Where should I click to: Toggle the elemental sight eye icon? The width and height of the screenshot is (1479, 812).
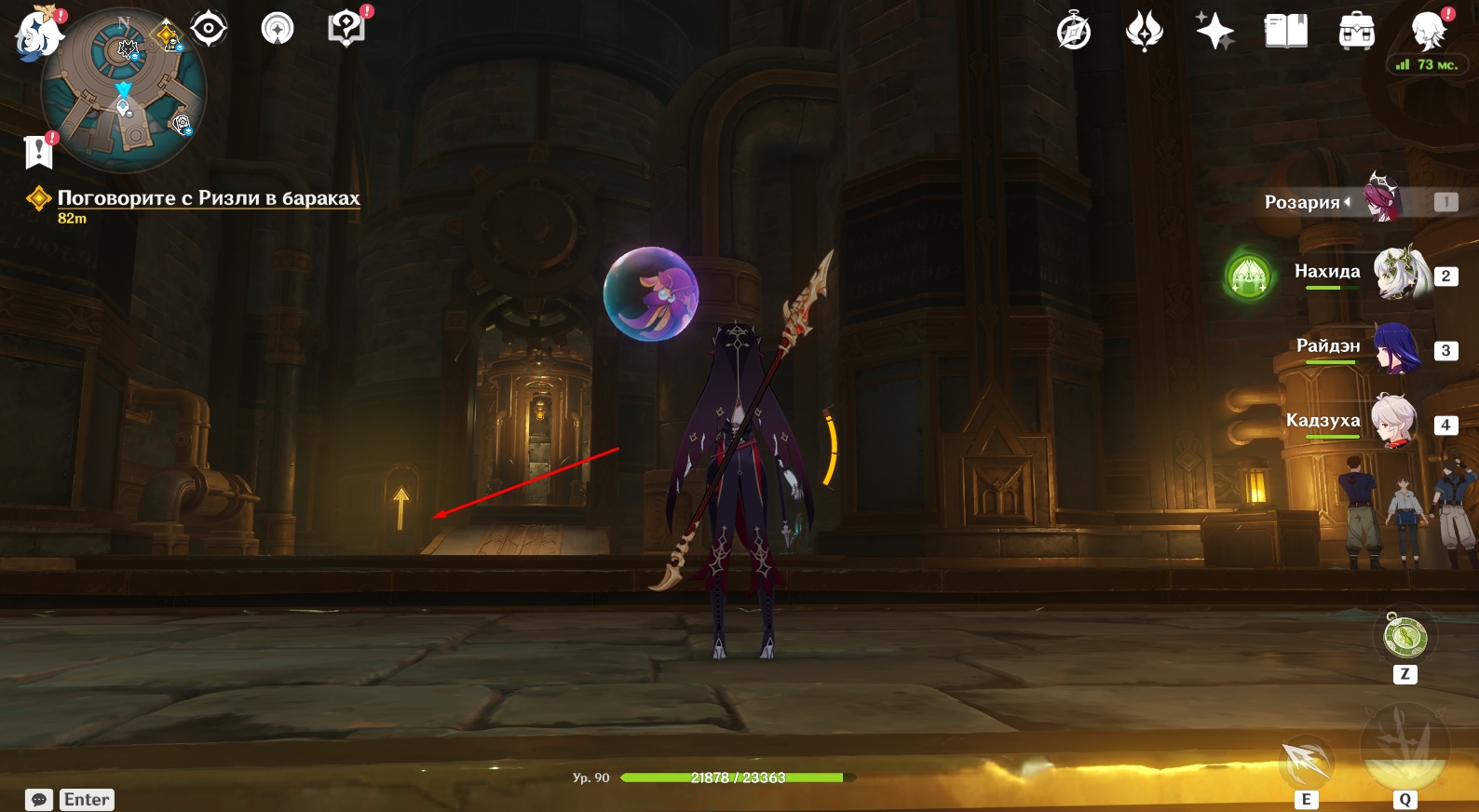[209, 29]
